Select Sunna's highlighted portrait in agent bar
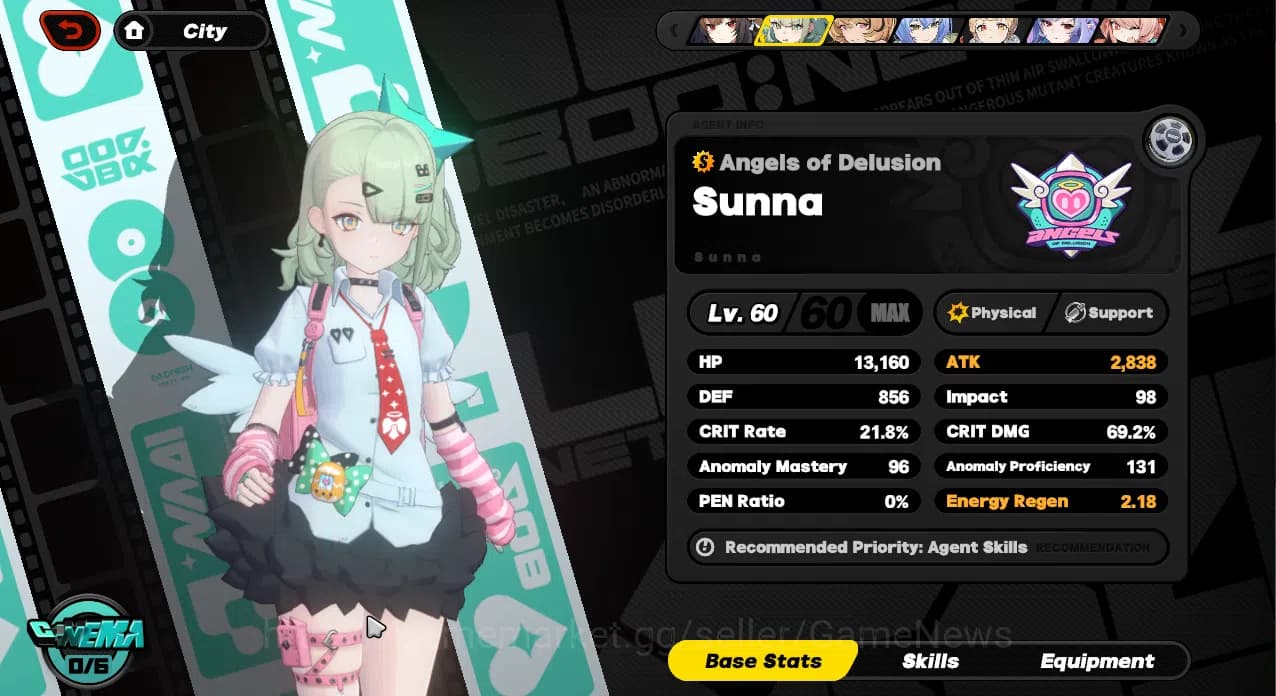The width and height of the screenshot is (1276, 696). pyautogui.click(x=793, y=31)
